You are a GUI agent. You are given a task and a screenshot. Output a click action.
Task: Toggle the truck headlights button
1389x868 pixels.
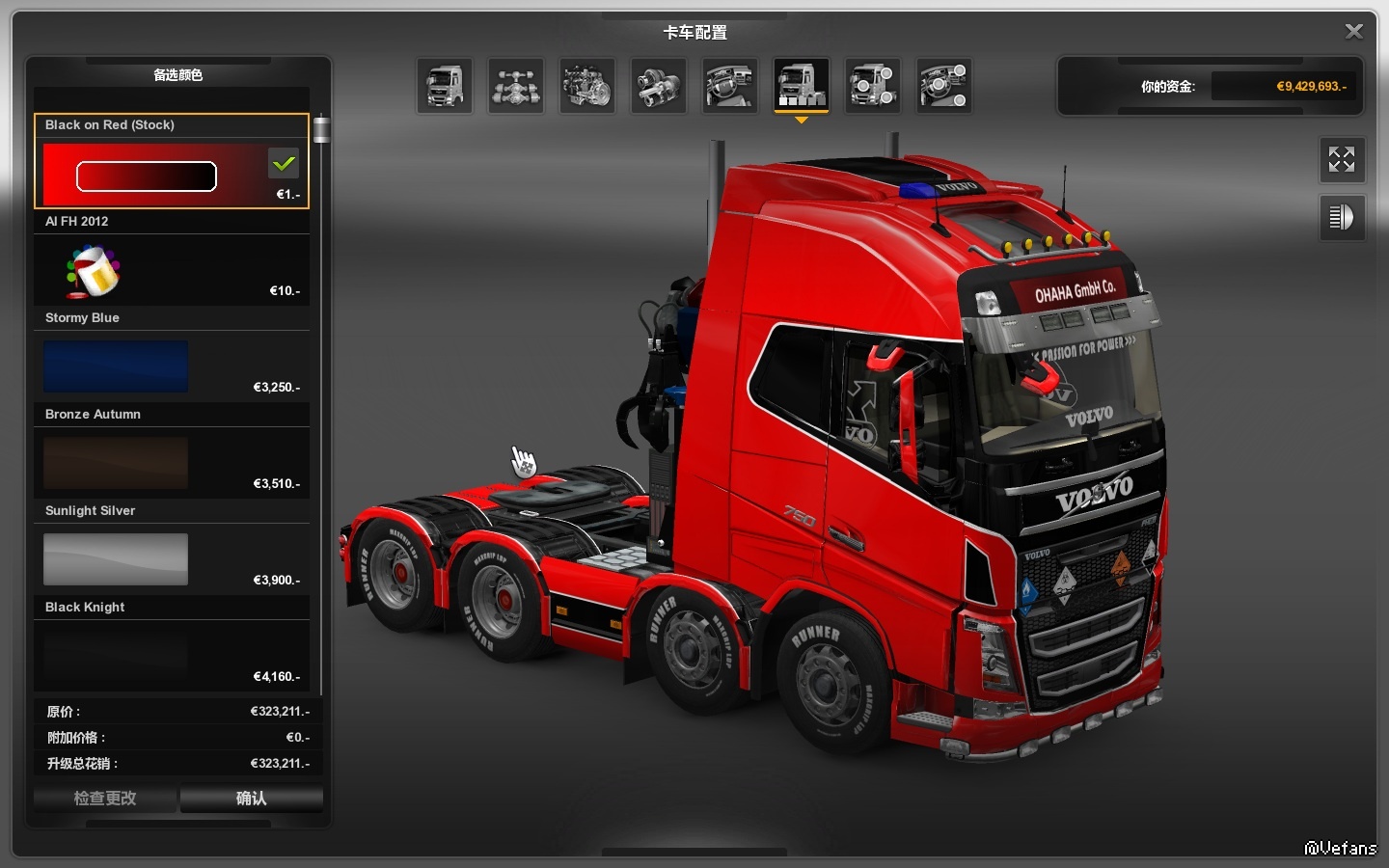point(1342,217)
